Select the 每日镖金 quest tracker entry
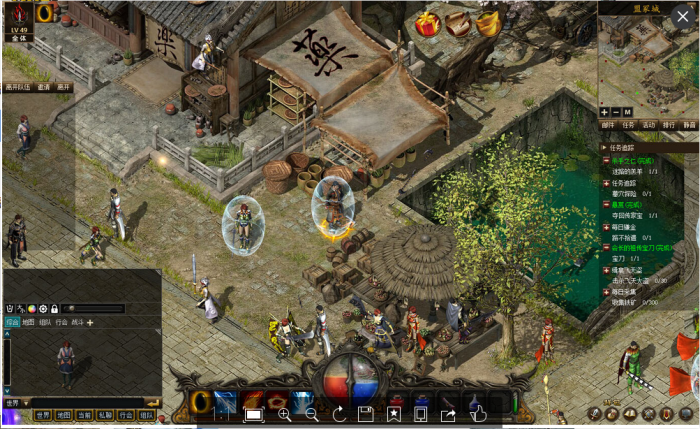Screen dimensions: 700x429 pyautogui.click(x=624, y=229)
